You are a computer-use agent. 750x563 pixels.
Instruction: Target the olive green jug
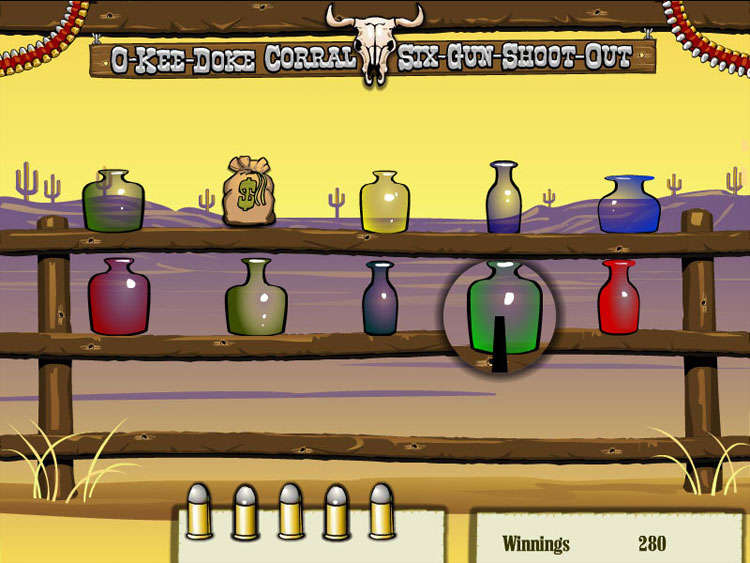[x=256, y=298]
